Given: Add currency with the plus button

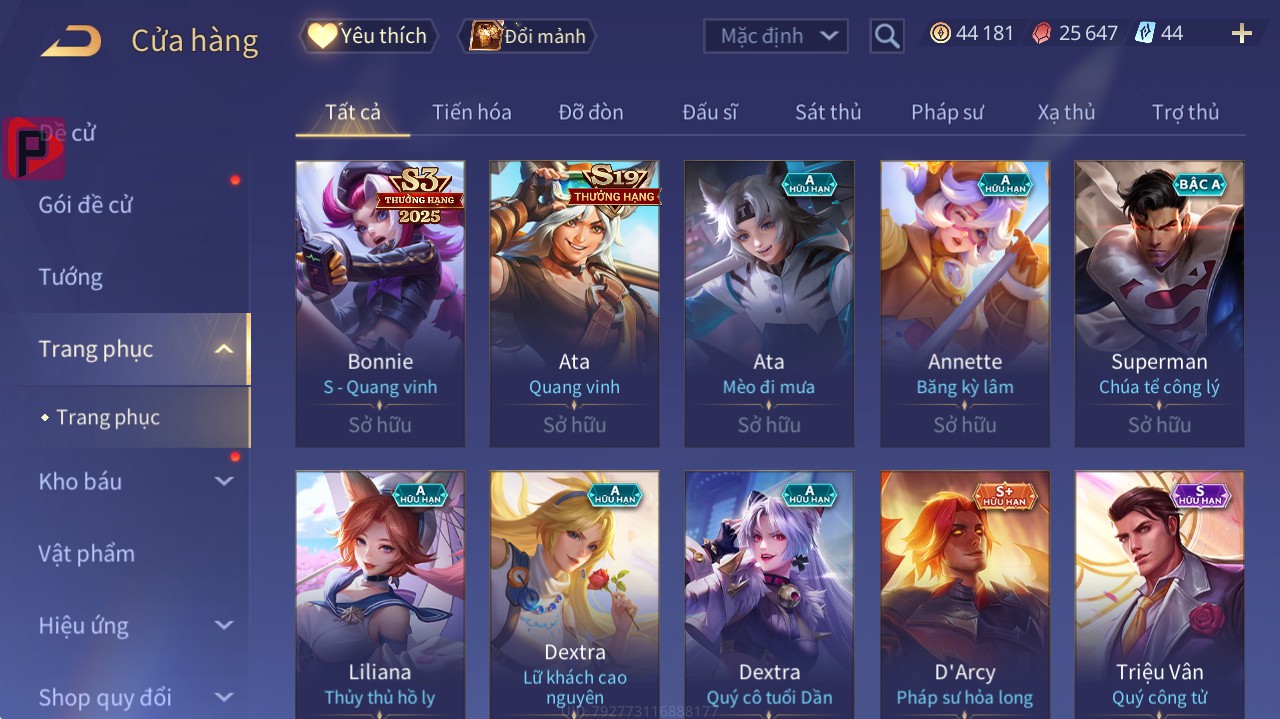Looking at the screenshot, I should point(1242,34).
